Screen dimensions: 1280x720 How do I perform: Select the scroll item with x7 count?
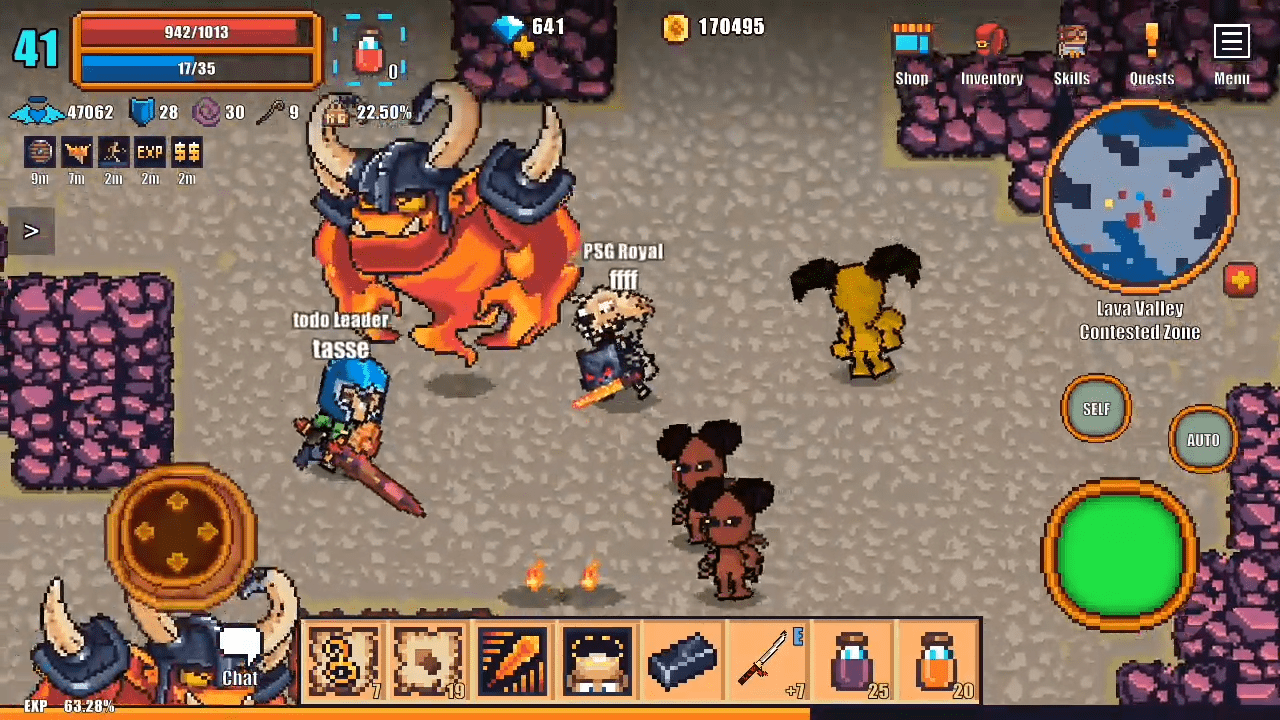pyautogui.click(x=343, y=660)
